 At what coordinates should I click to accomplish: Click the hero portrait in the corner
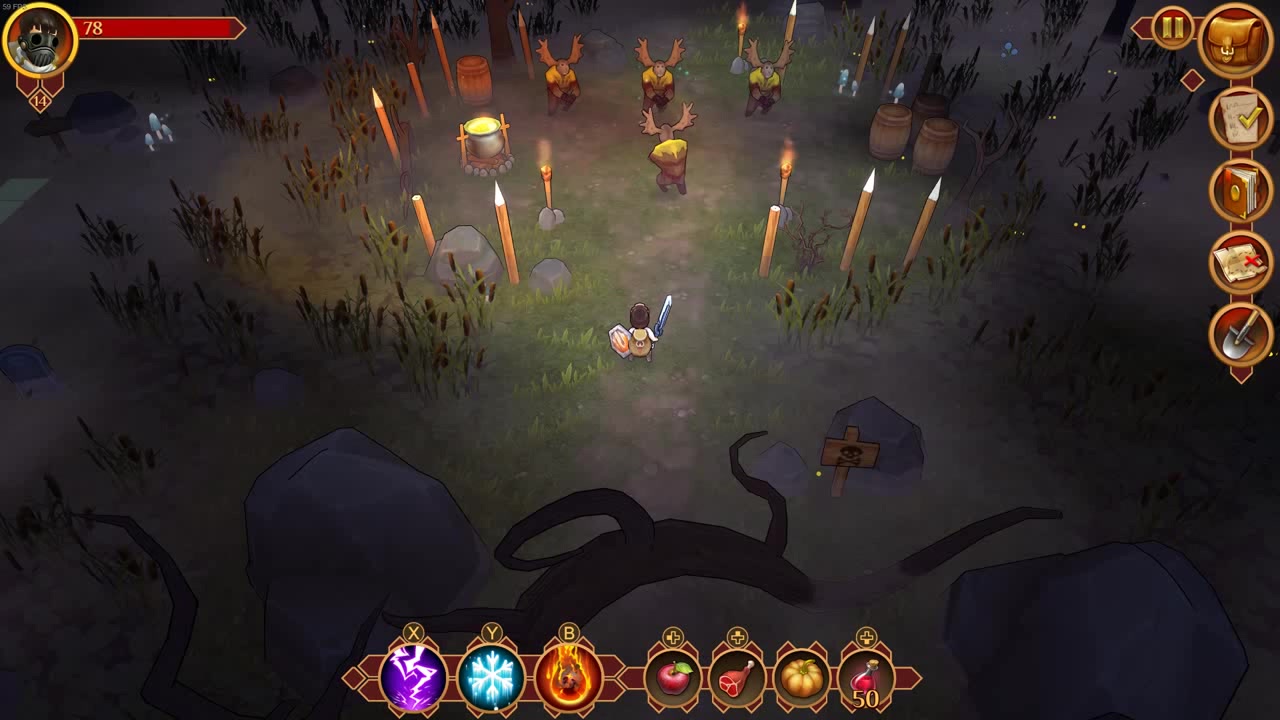pos(40,40)
